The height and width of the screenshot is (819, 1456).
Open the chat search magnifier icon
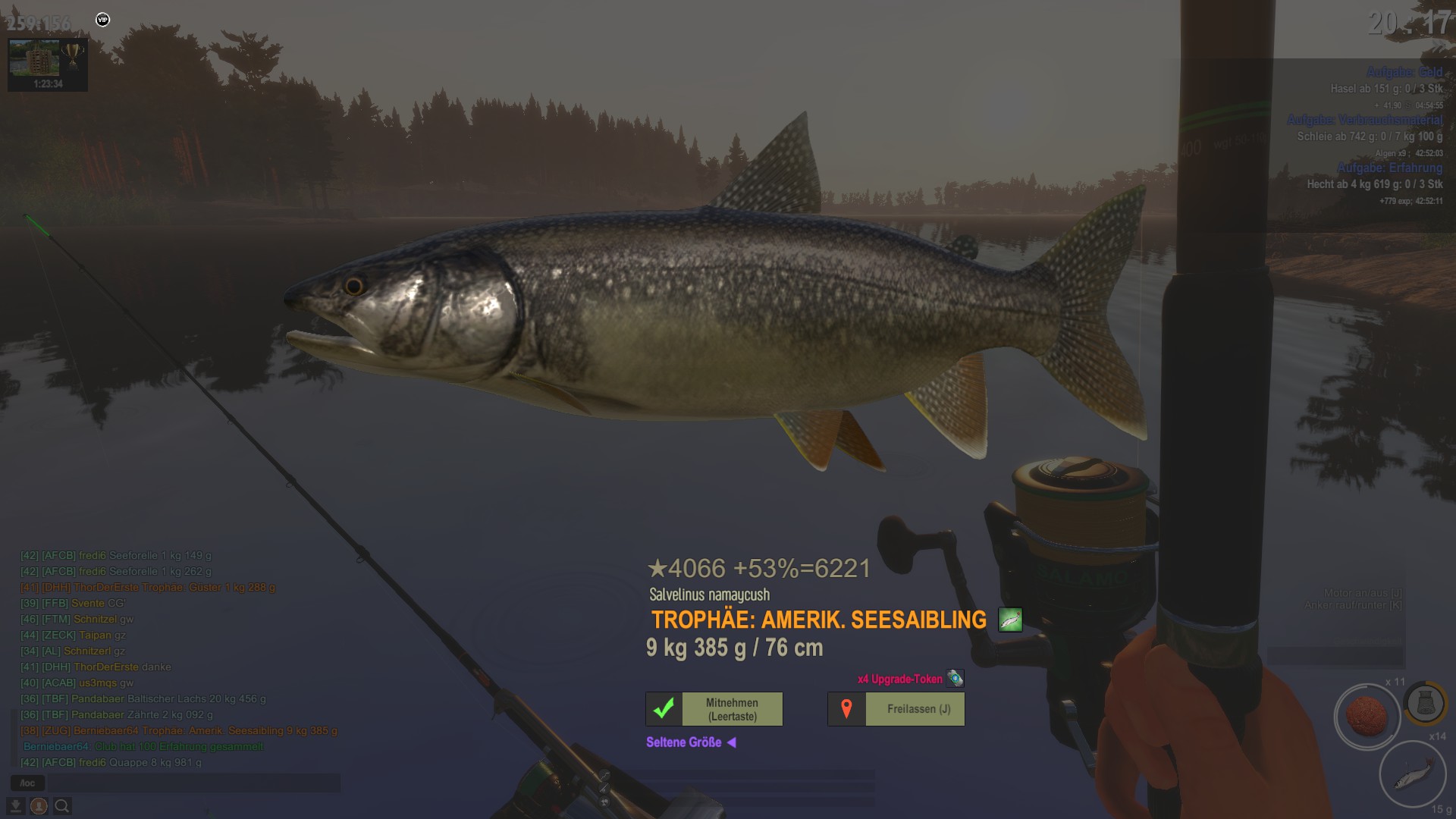click(x=62, y=806)
